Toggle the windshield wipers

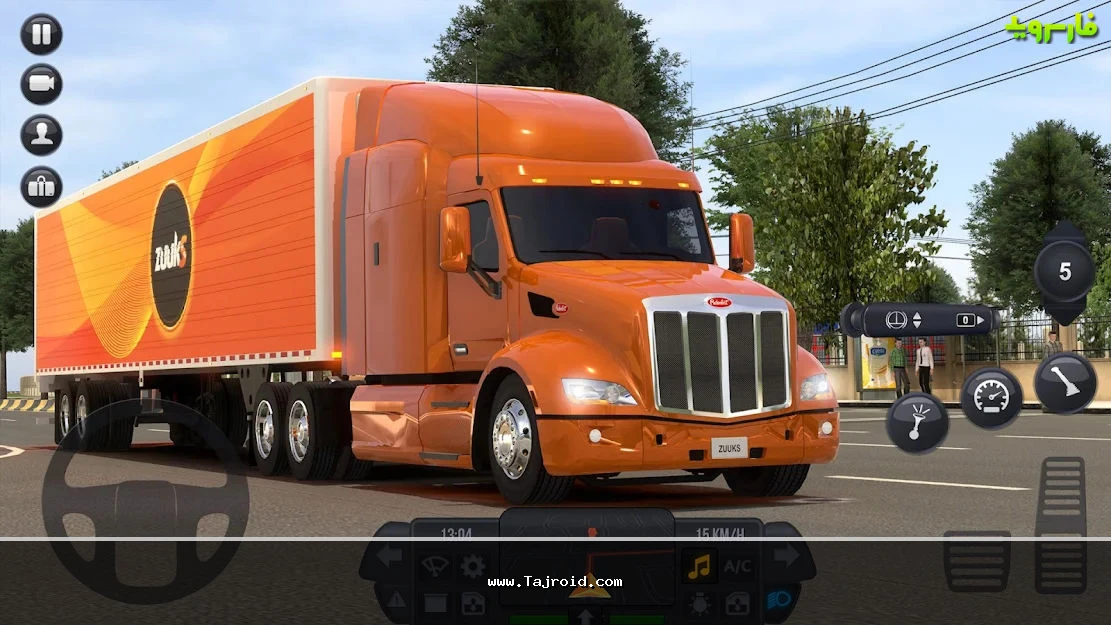pos(434,566)
